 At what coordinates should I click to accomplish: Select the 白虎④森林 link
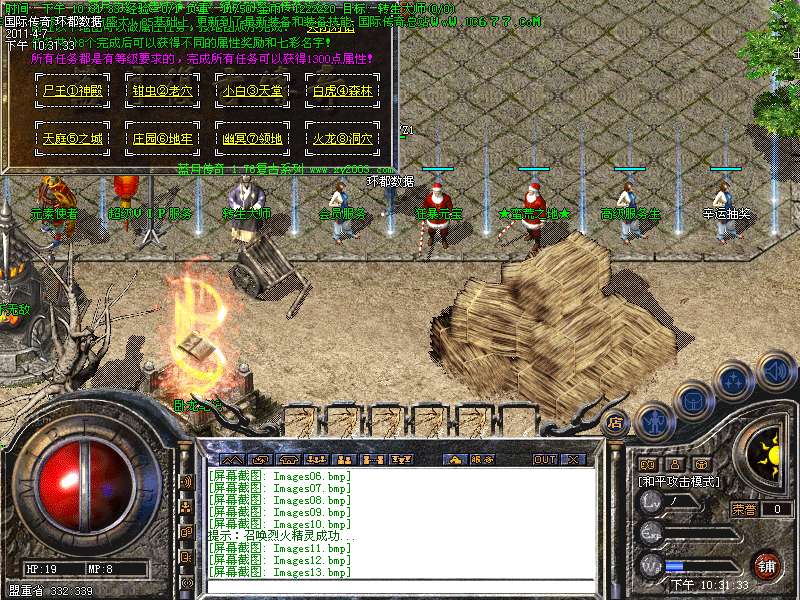(x=341, y=91)
